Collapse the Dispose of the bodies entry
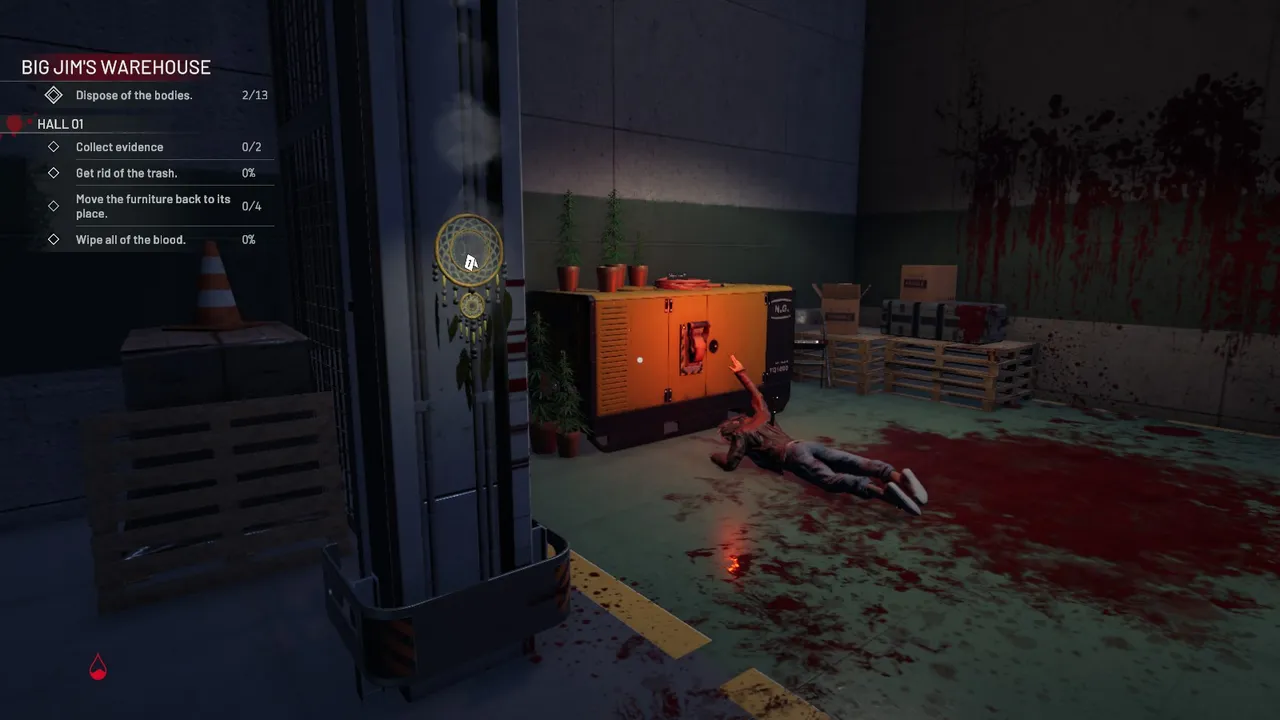 pyautogui.click(x=134, y=94)
